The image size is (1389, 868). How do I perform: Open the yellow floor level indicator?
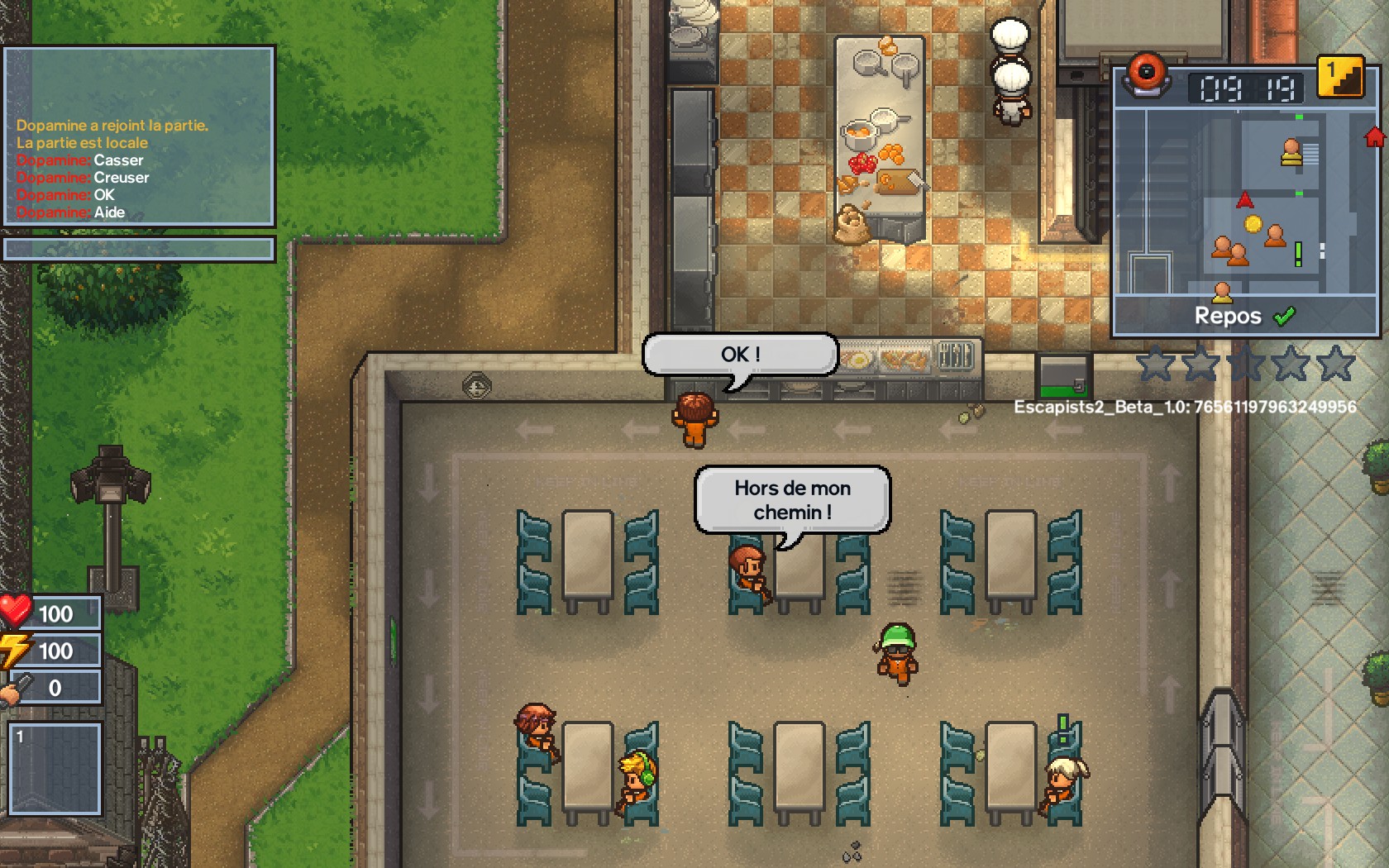pos(1340,77)
